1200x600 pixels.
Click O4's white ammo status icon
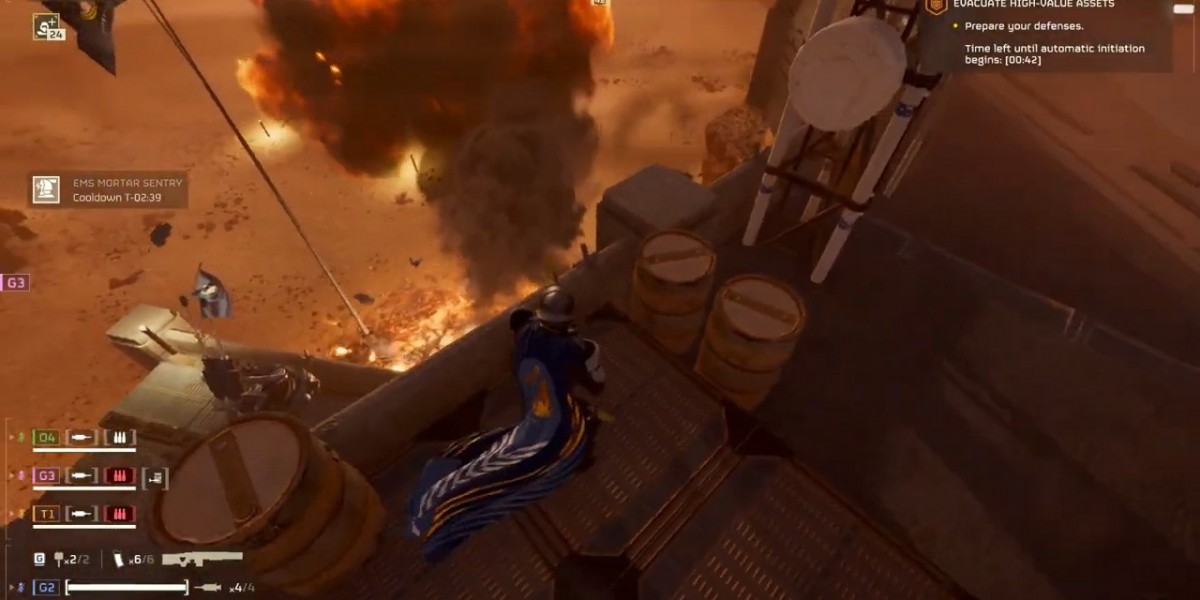tap(120, 437)
